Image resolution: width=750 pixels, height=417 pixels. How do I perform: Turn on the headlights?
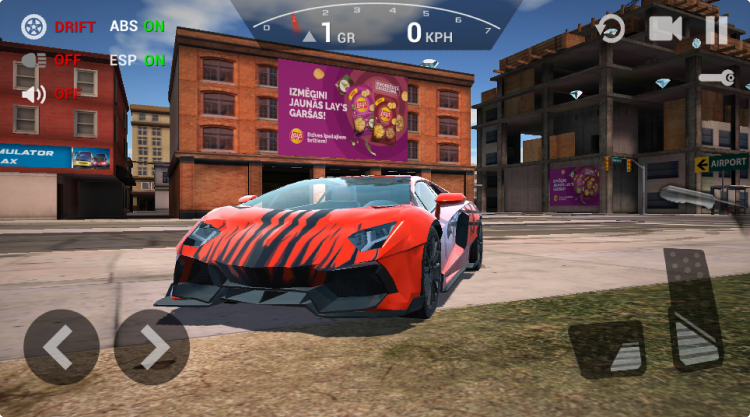(x=34, y=60)
